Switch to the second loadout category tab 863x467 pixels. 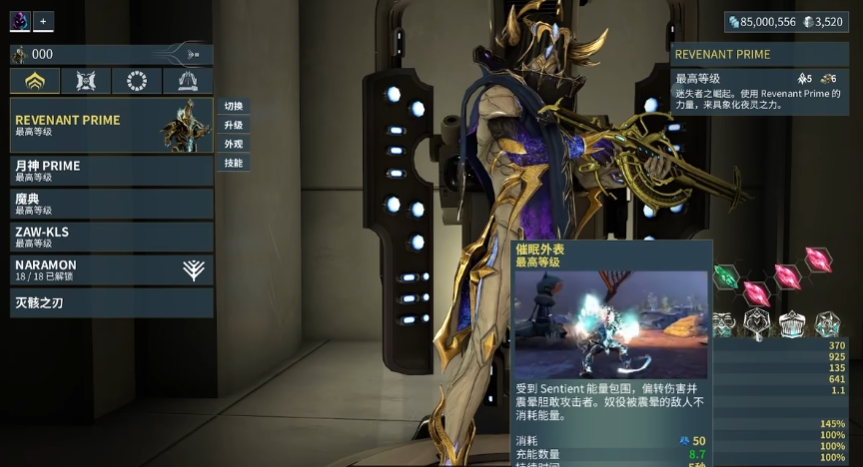[86, 81]
